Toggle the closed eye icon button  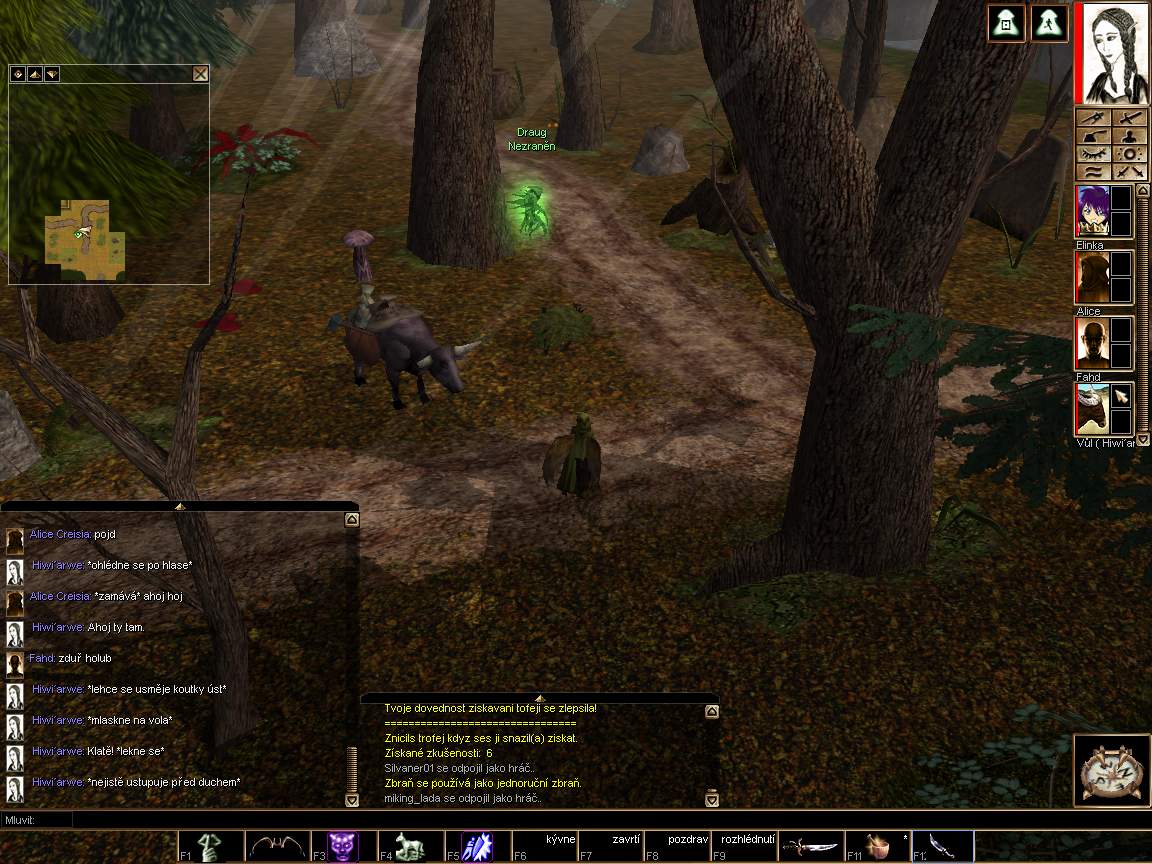[x=1092, y=154]
